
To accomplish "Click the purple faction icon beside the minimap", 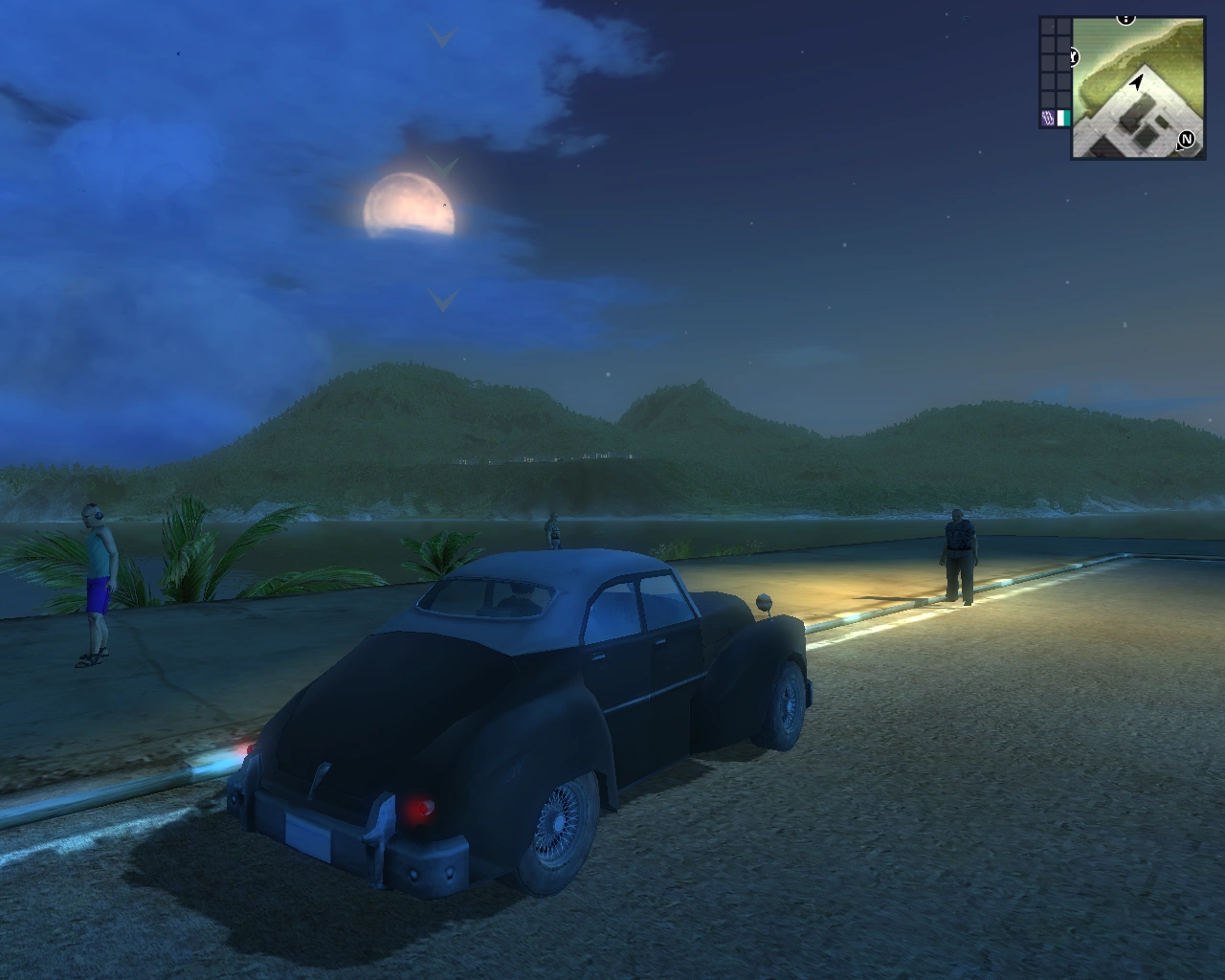I will (1048, 119).
